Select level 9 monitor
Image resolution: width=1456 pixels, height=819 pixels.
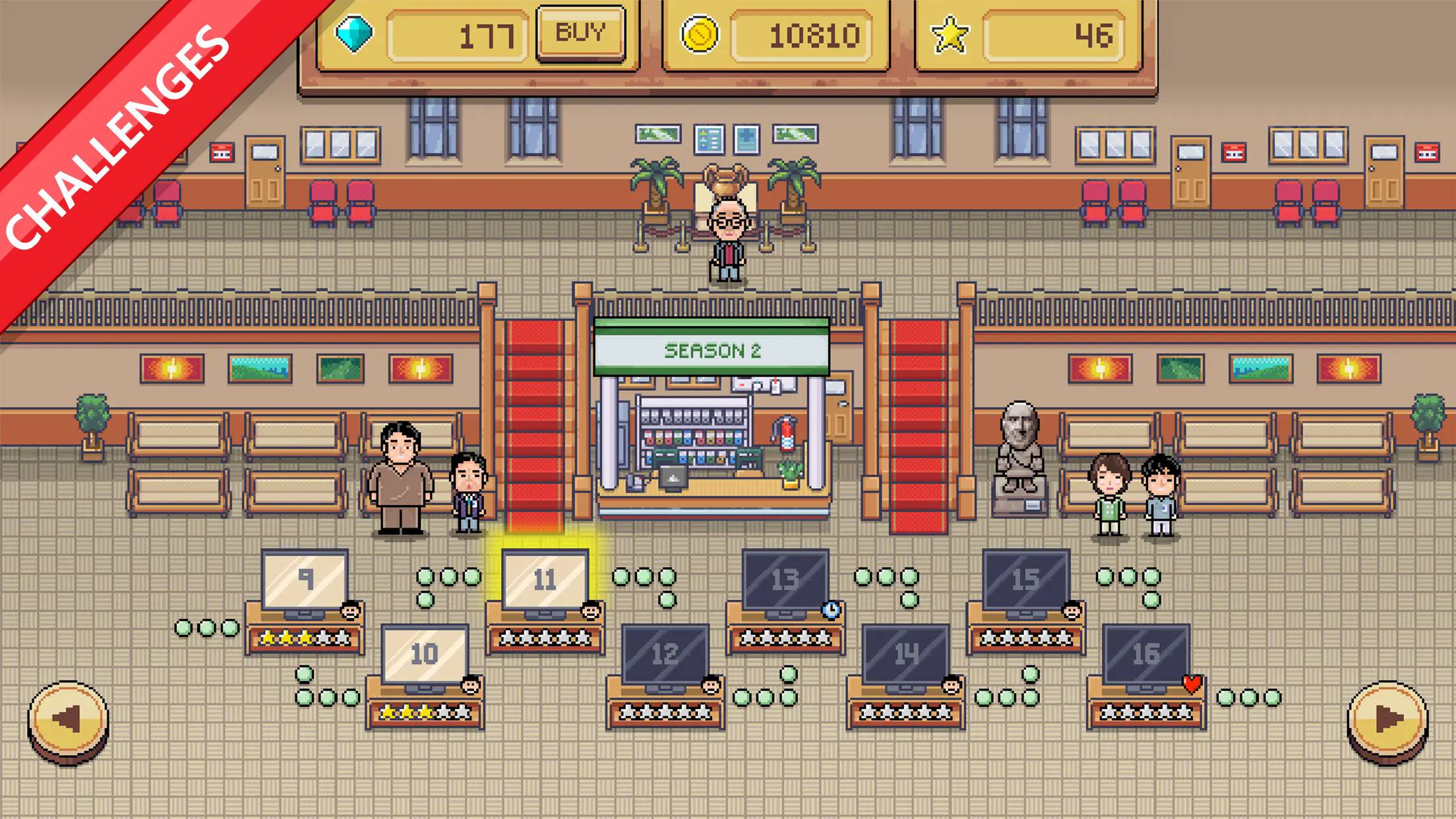pos(305,580)
